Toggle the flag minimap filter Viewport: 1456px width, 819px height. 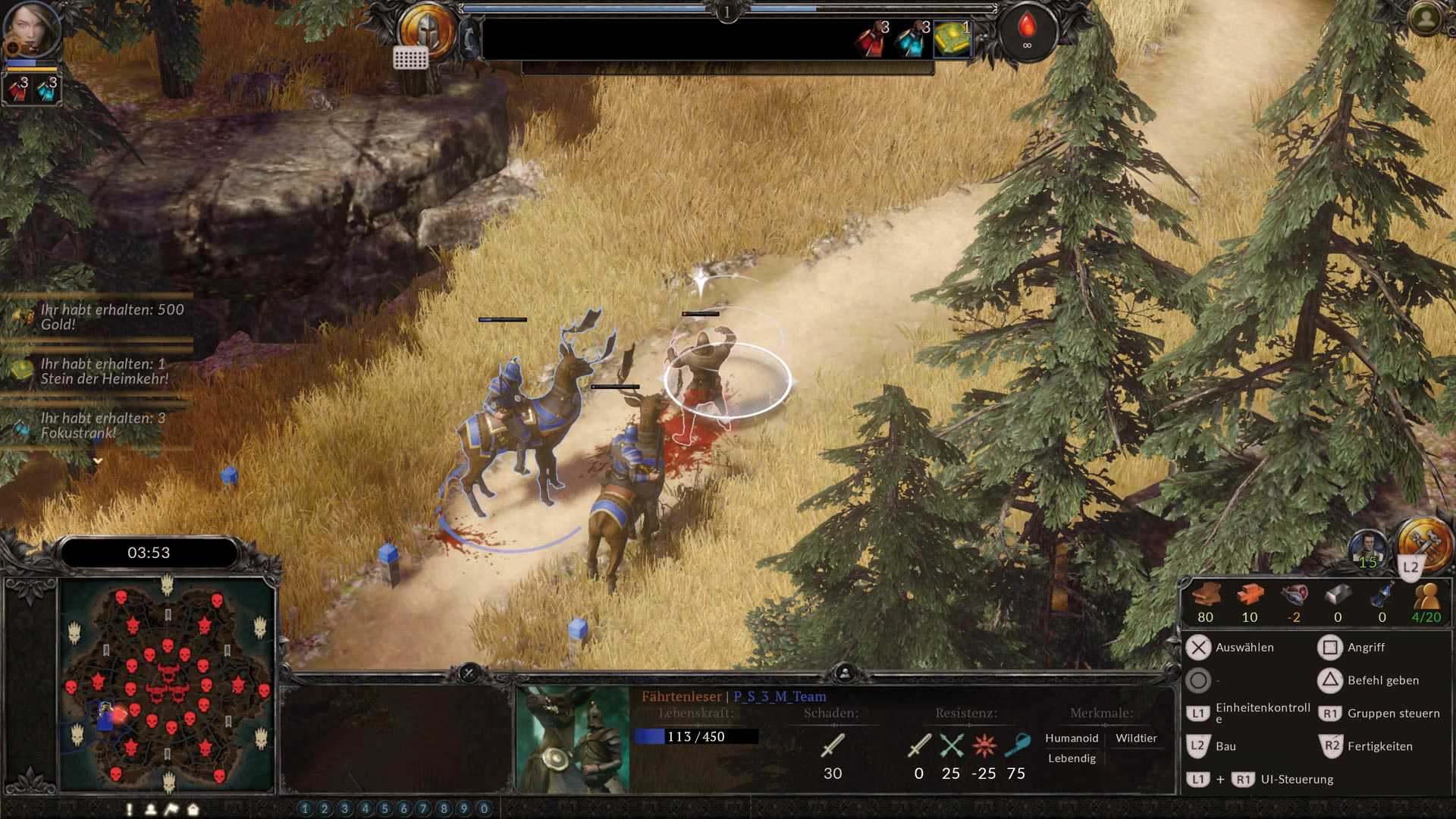[171, 809]
